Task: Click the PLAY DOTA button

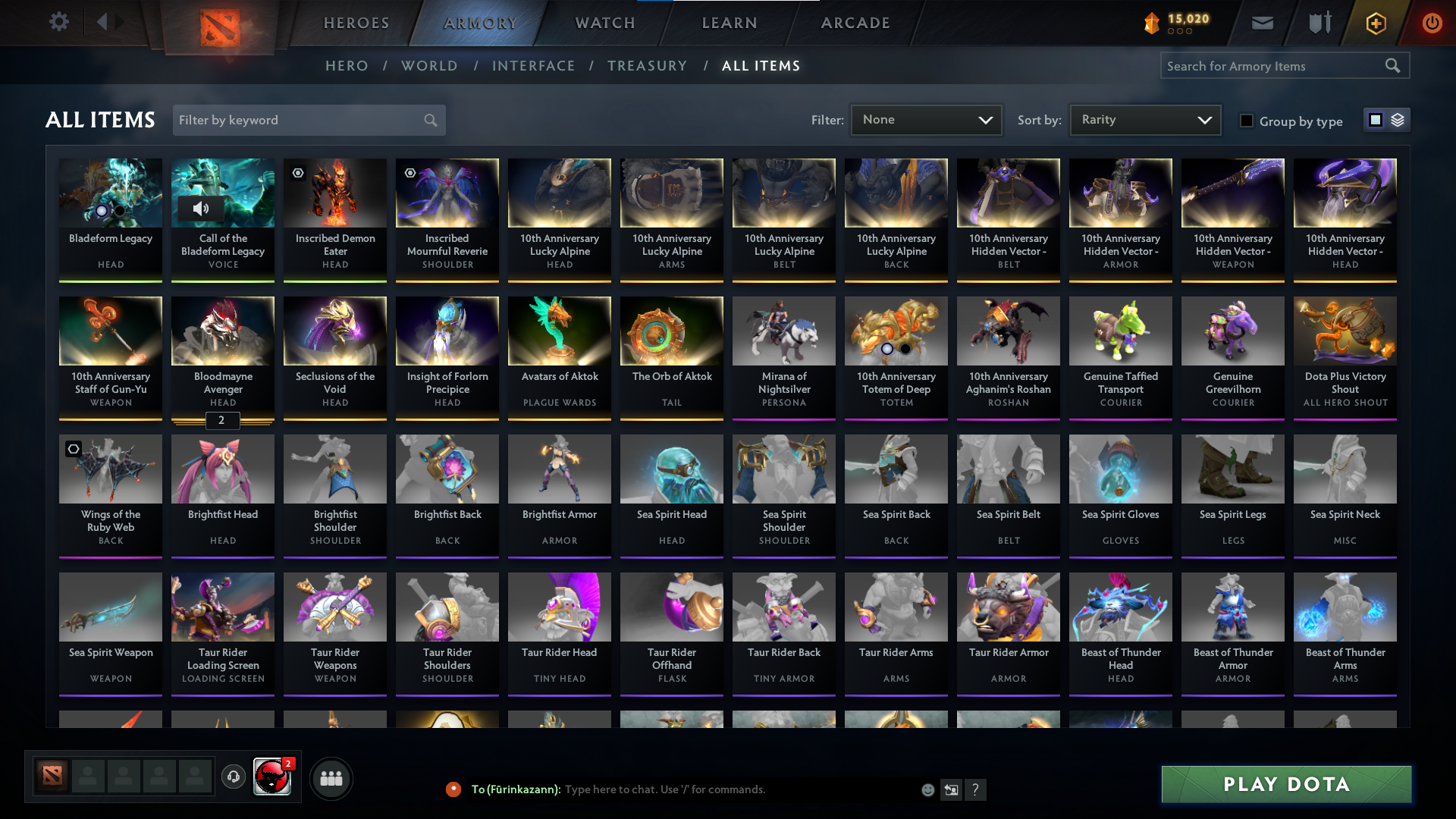Action: 1286,784
